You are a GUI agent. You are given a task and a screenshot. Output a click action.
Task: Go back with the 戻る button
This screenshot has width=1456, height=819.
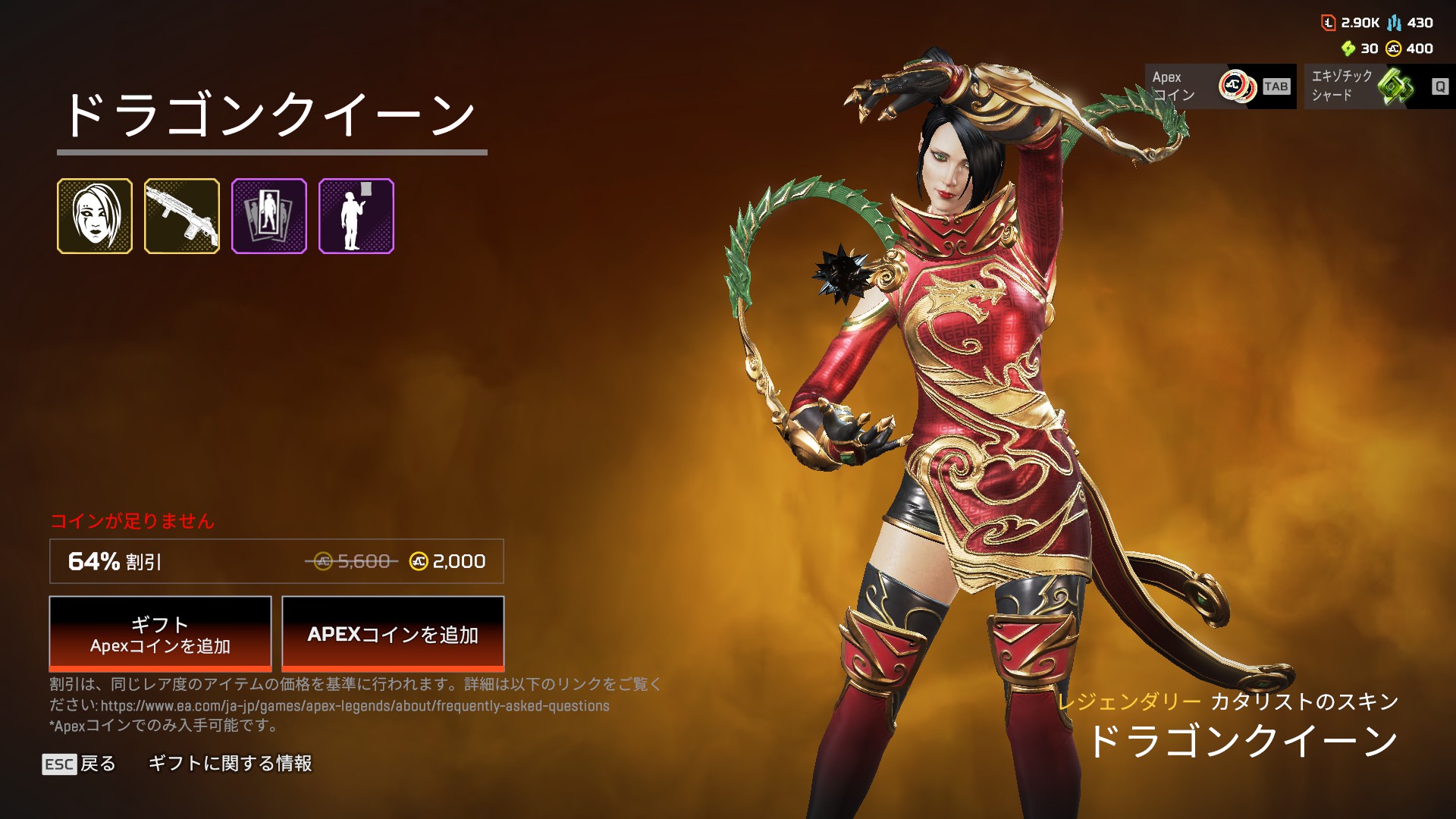[80, 764]
